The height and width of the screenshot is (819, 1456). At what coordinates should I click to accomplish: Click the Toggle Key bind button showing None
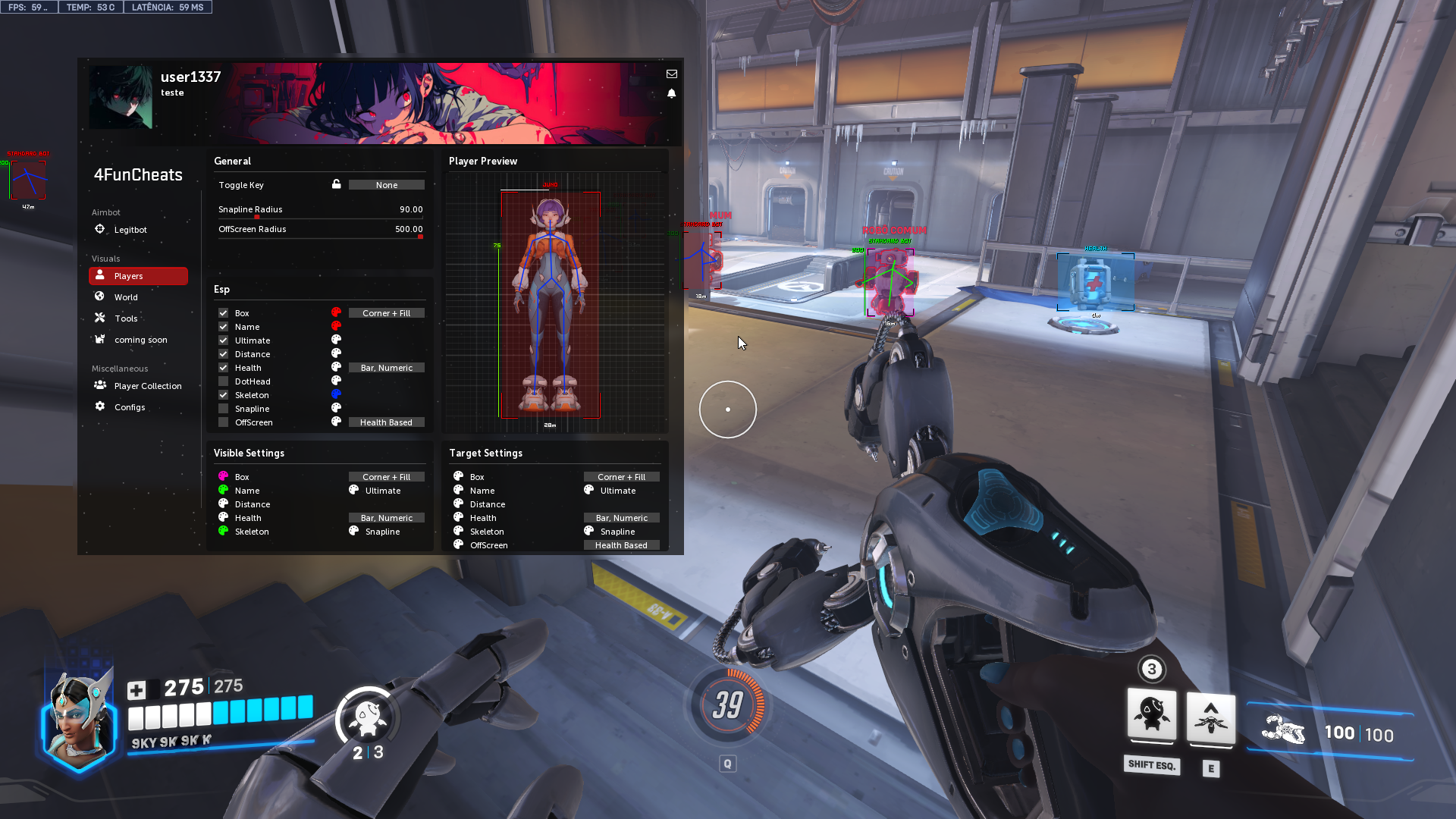pos(386,185)
